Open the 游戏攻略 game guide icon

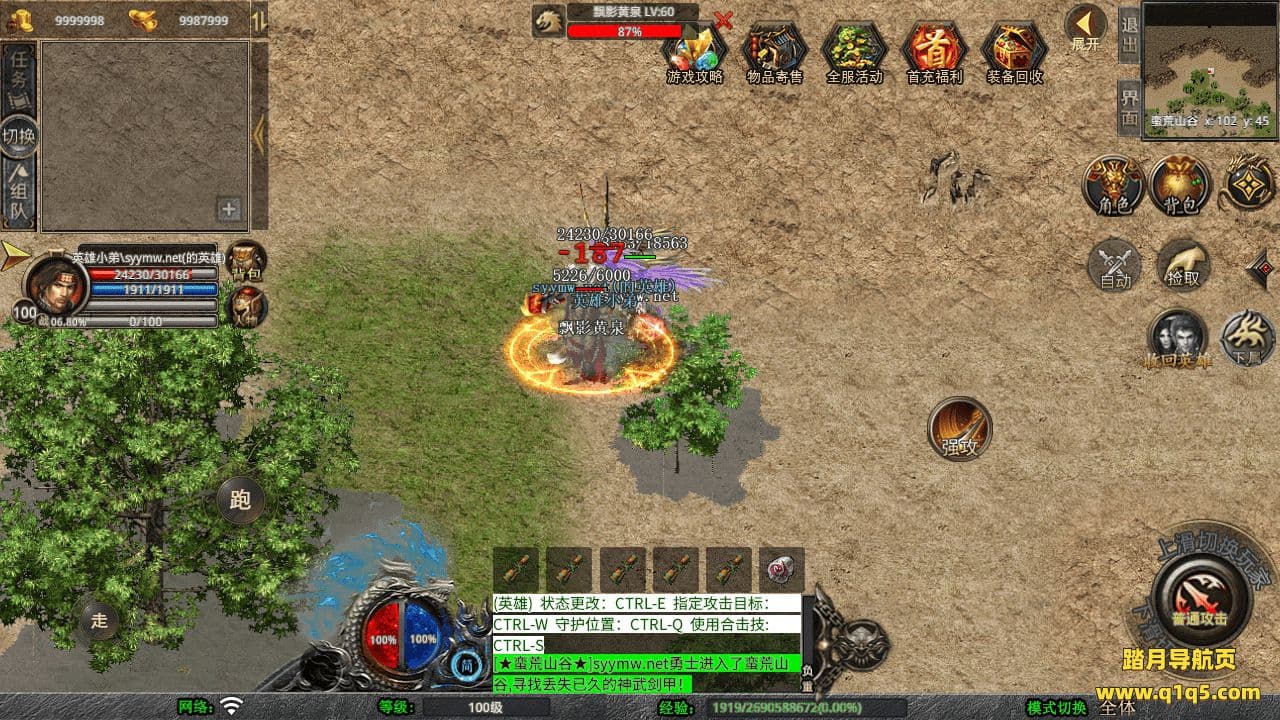pos(694,52)
